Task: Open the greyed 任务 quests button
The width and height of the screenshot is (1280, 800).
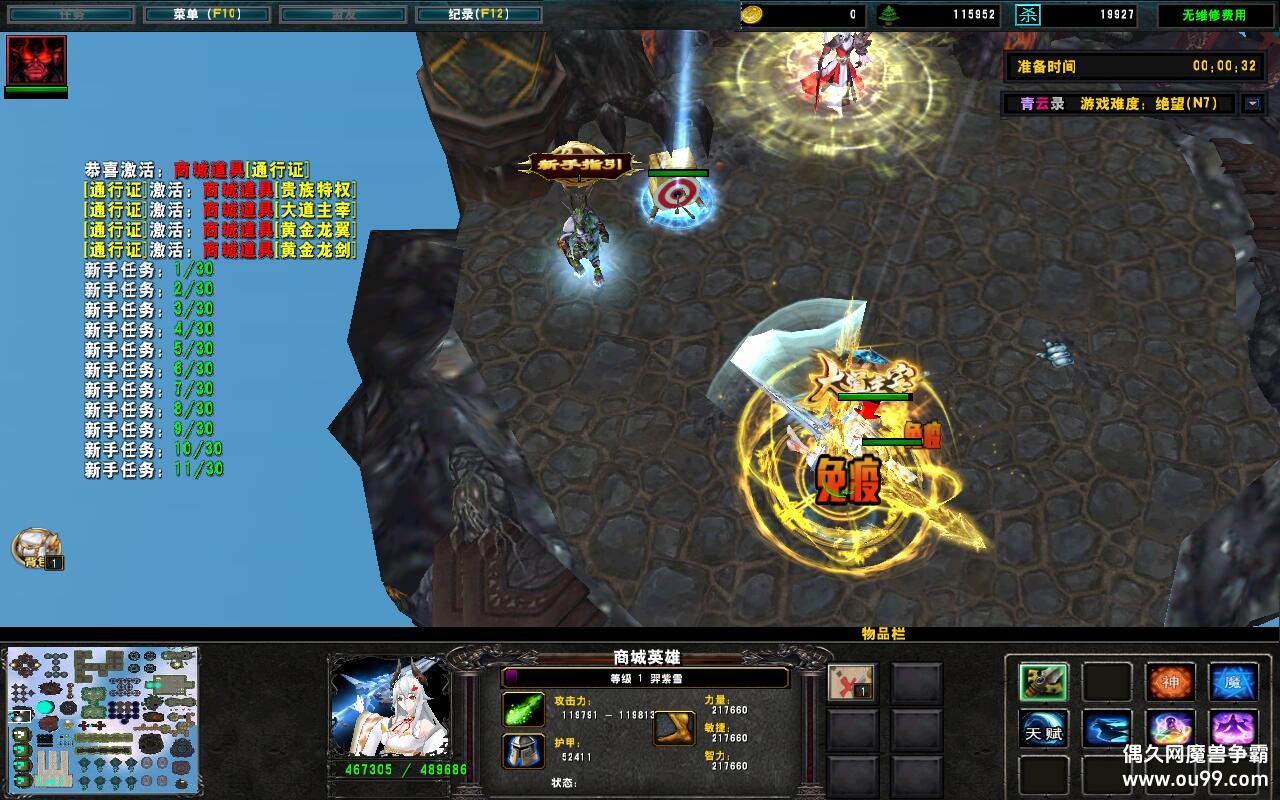Action: (70, 15)
